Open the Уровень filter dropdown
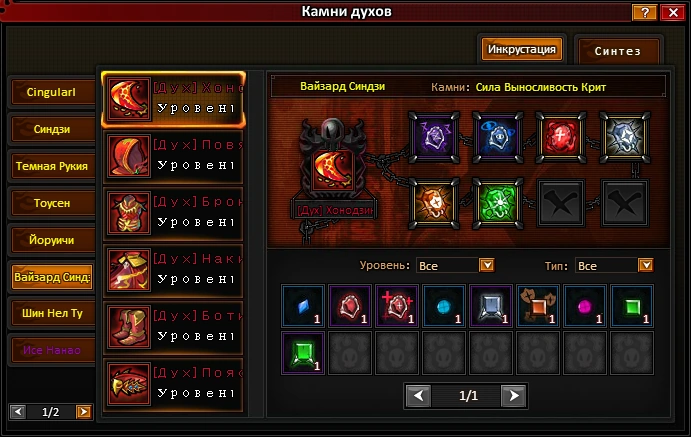The width and height of the screenshot is (691, 437). [x=487, y=265]
